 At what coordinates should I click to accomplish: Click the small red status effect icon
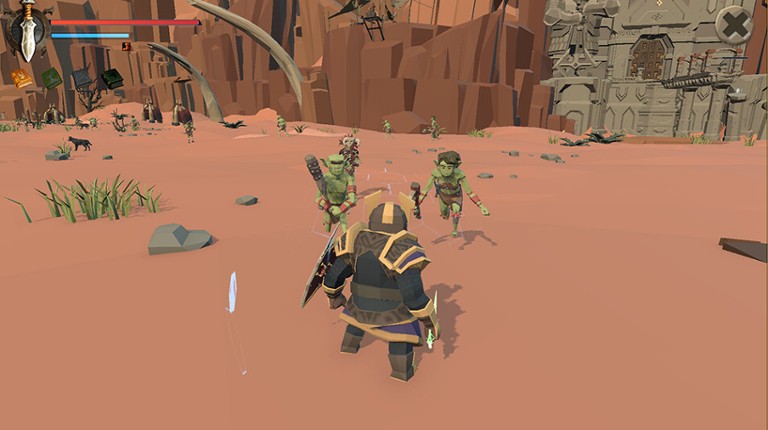126,46
